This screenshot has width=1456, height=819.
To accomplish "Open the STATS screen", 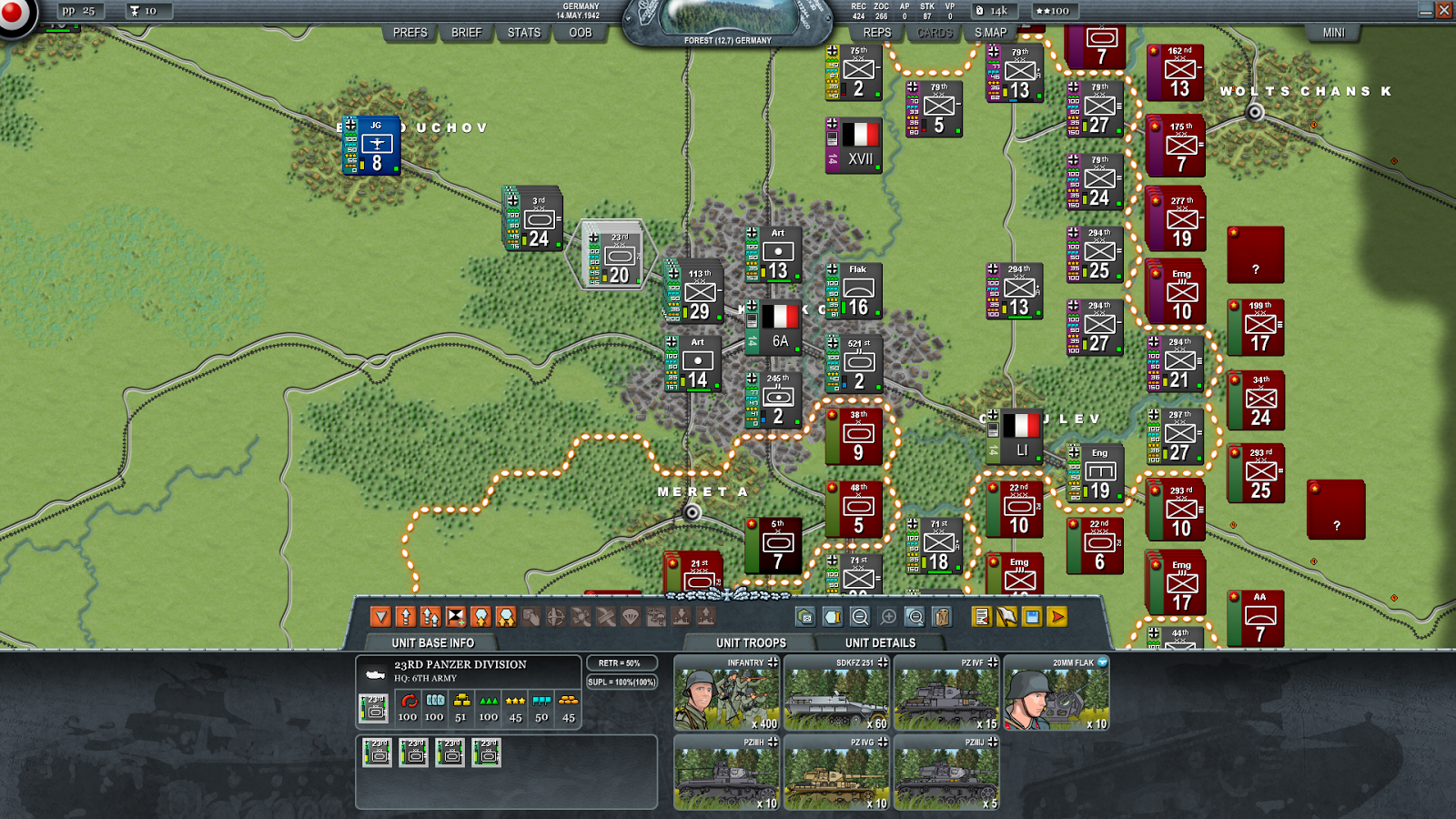I will [x=522, y=33].
